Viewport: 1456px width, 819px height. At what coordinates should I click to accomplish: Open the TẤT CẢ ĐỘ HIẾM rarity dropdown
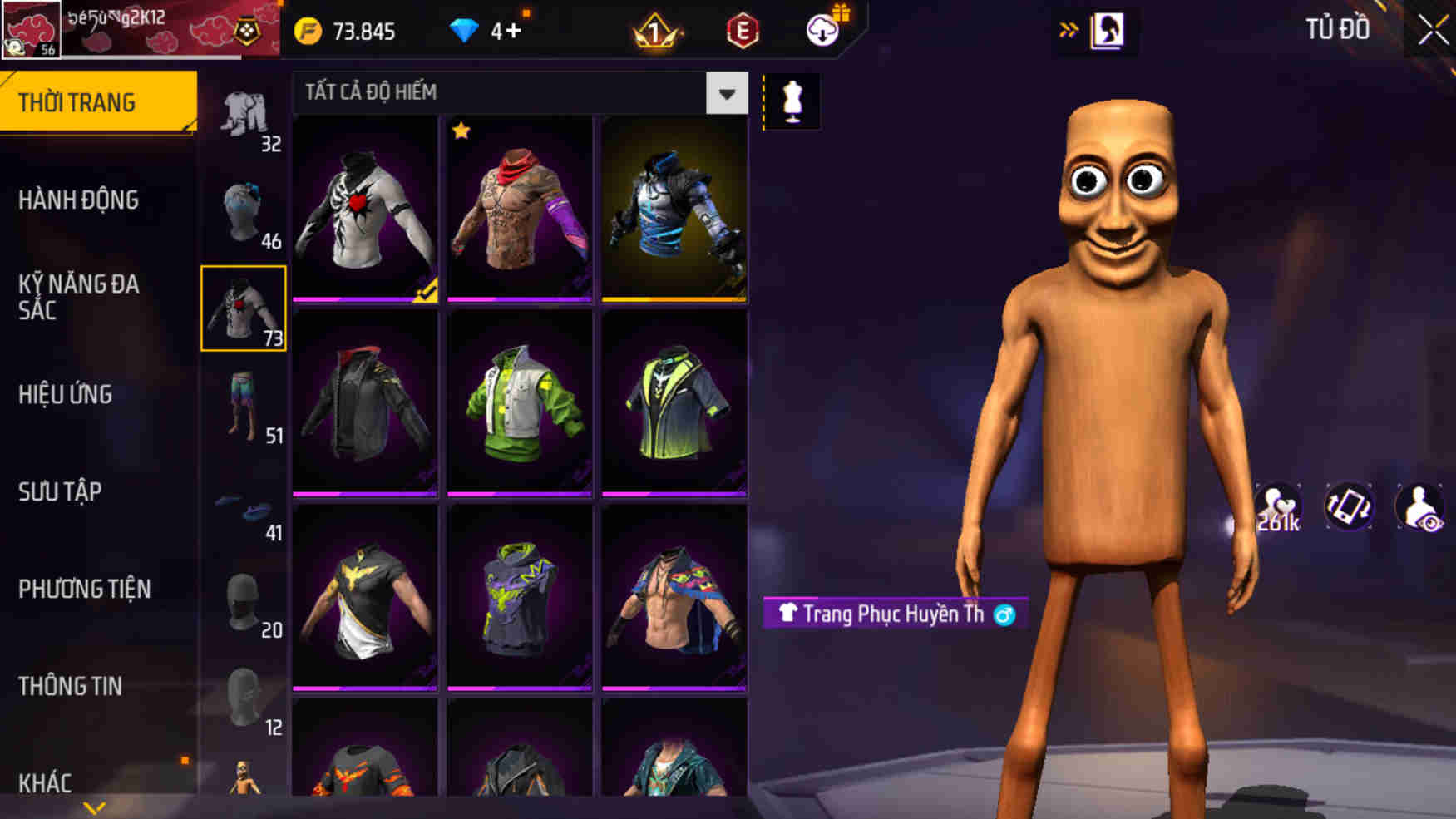pos(726,94)
